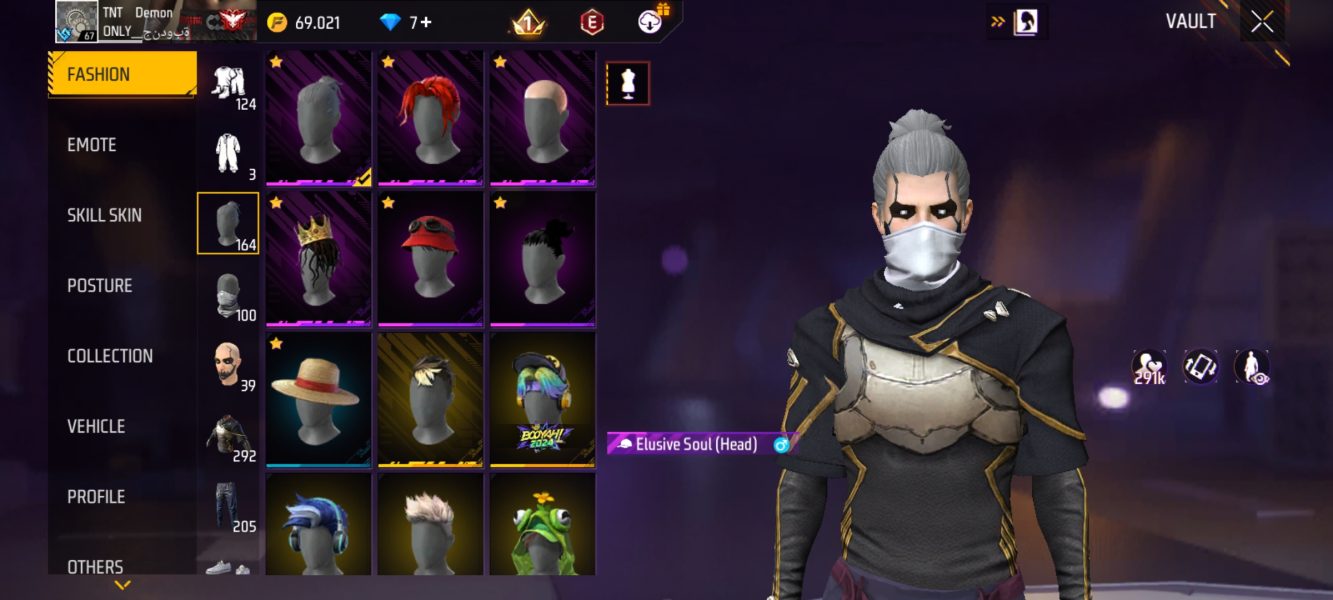The height and width of the screenshot is (600, 1333).
Task: Add diamonds using the plus button
Action: pyautogui.click(x=426, y=22)
